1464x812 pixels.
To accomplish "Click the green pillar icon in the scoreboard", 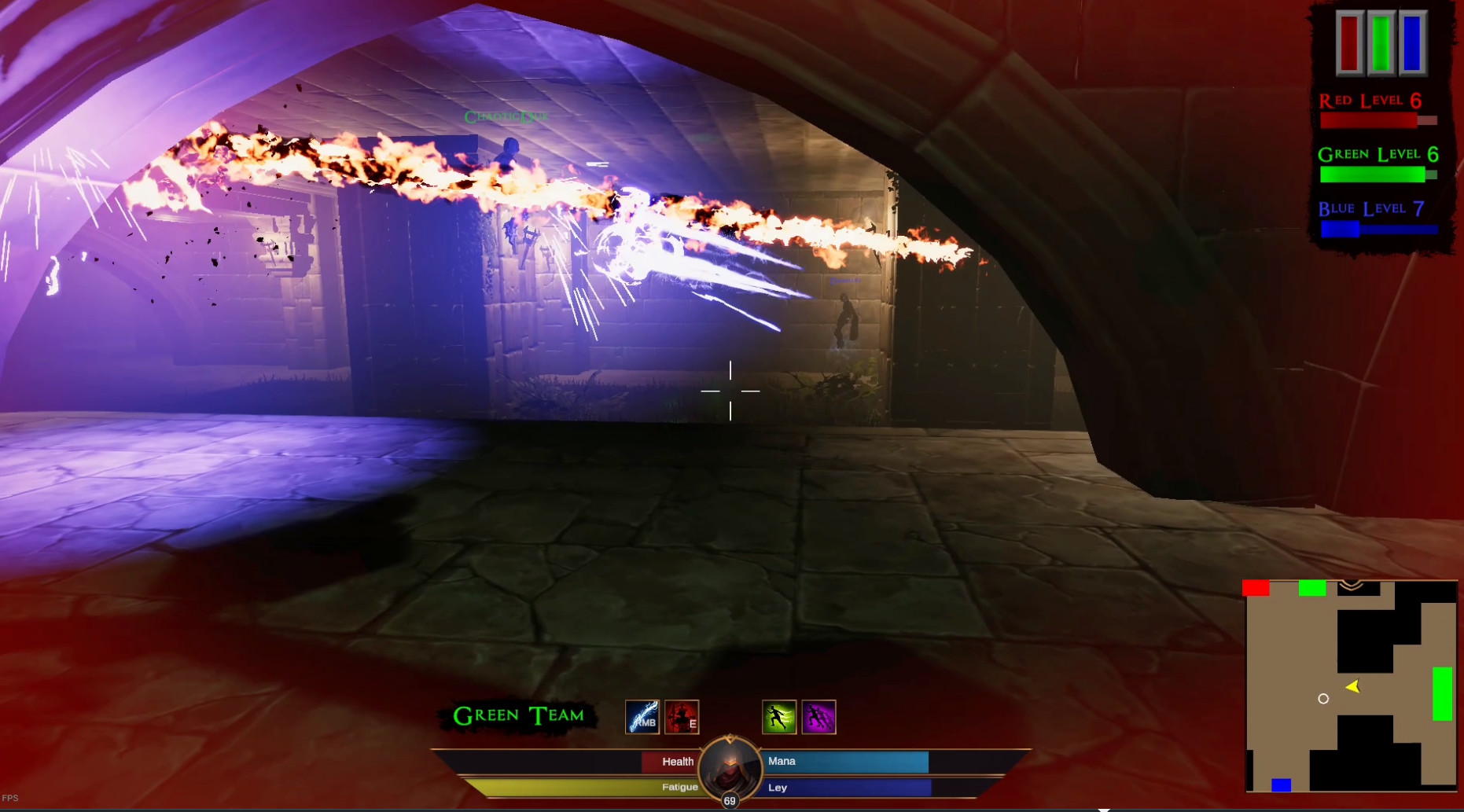I will click(1381, 43).
